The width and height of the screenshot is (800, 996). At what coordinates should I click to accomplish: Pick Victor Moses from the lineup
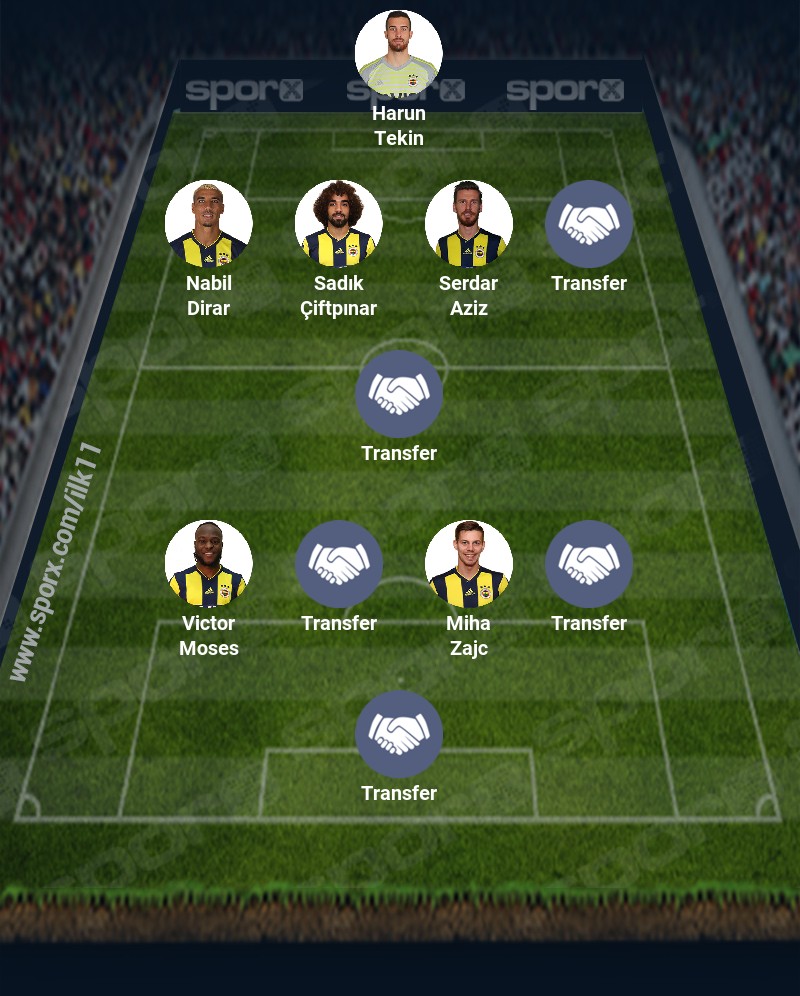(x=209, y=564)
